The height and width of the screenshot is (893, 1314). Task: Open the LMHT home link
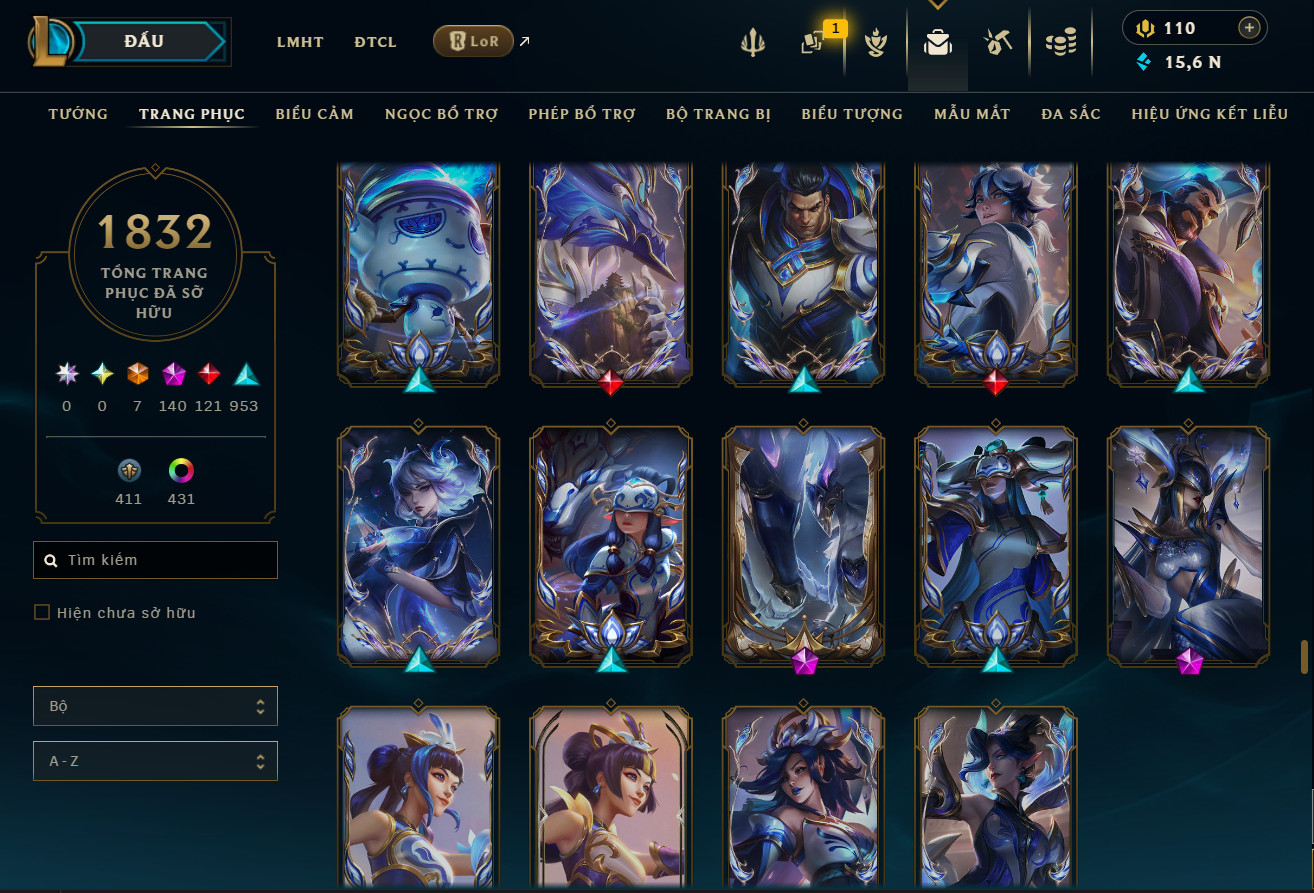point(300,42)
